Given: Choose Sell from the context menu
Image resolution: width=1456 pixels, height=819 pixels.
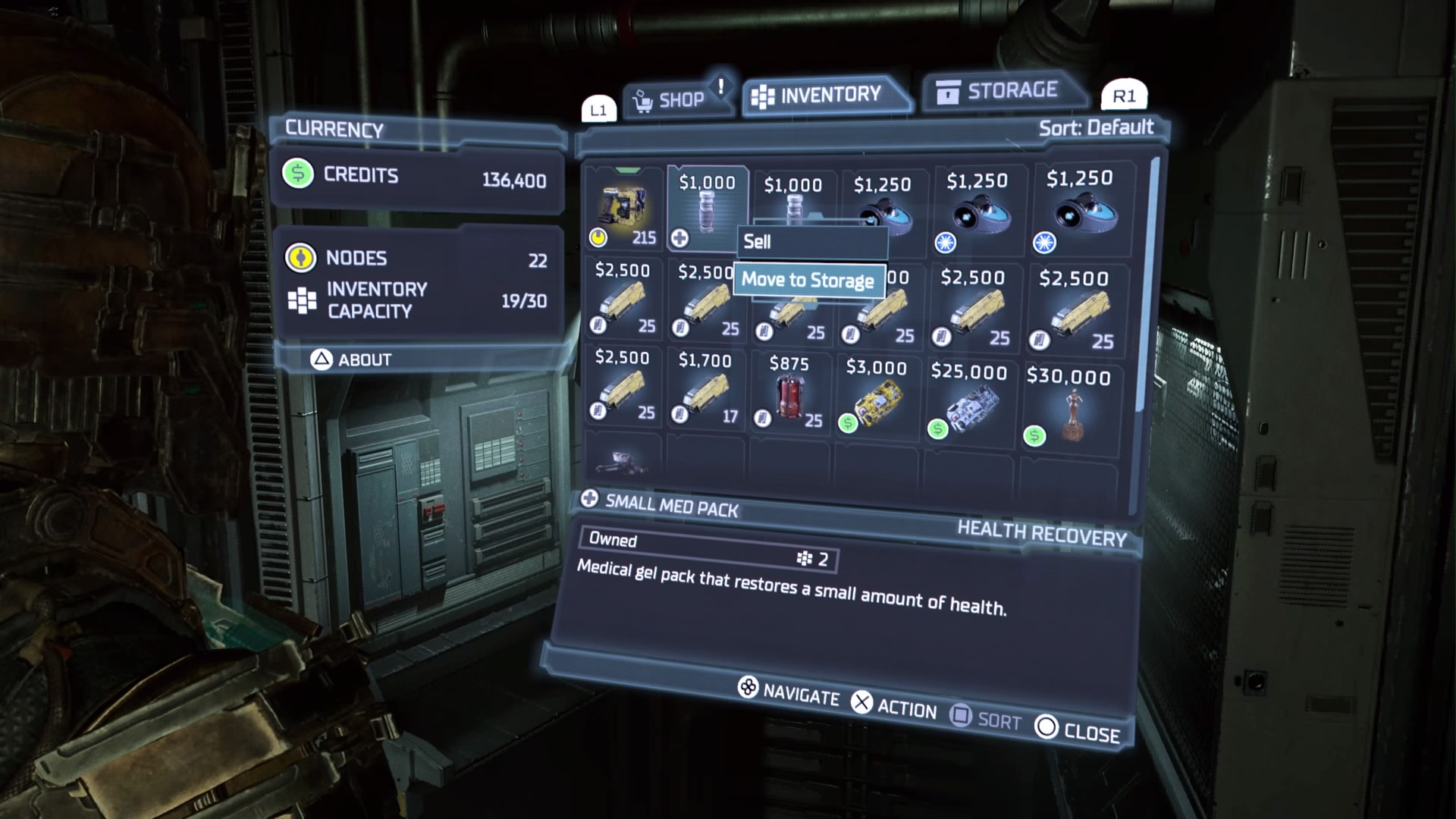Looking at the screenshot, I should (811, 241).
